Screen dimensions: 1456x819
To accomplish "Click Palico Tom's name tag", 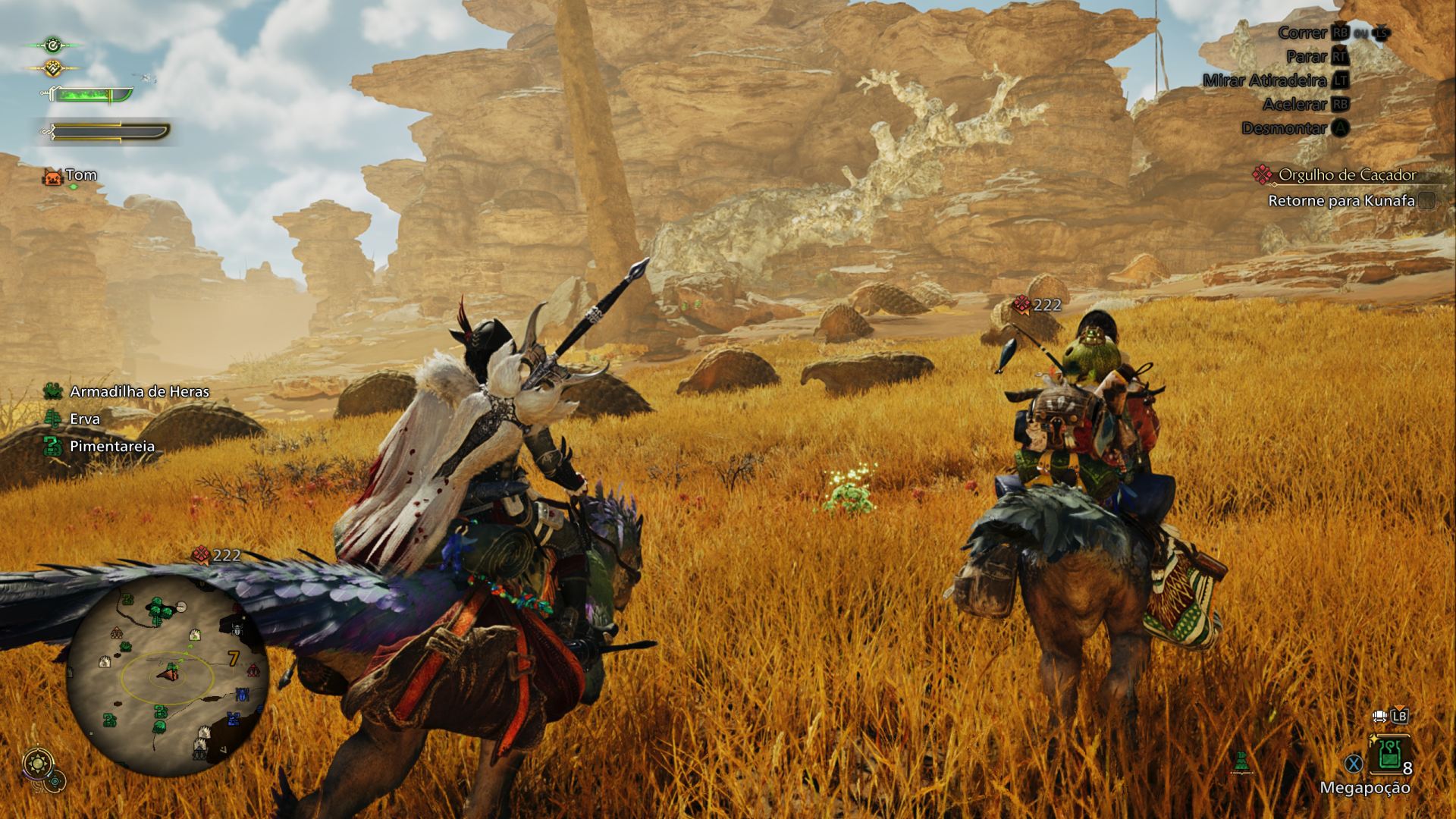I will [80, 176].
